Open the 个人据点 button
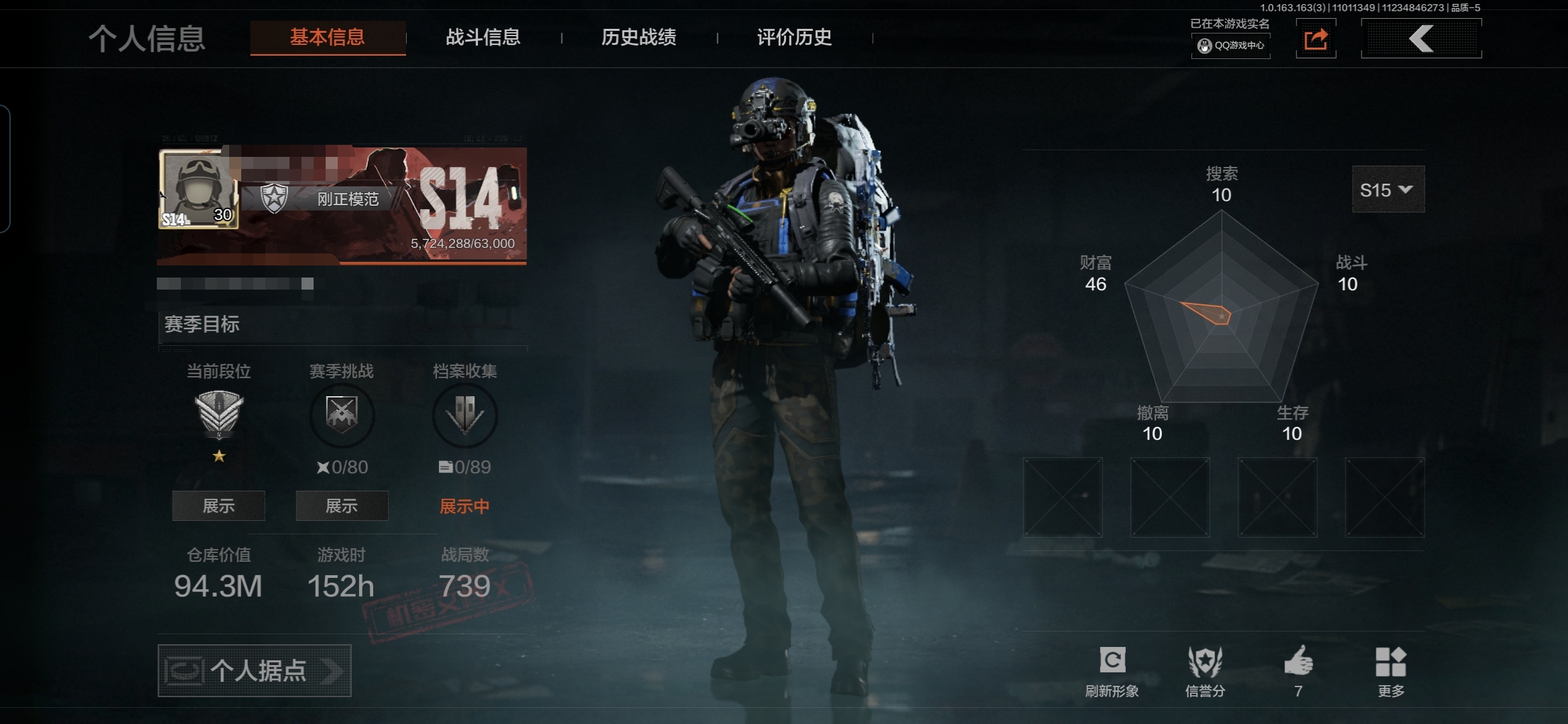The image size is (1568, 724). coord(255,670)
